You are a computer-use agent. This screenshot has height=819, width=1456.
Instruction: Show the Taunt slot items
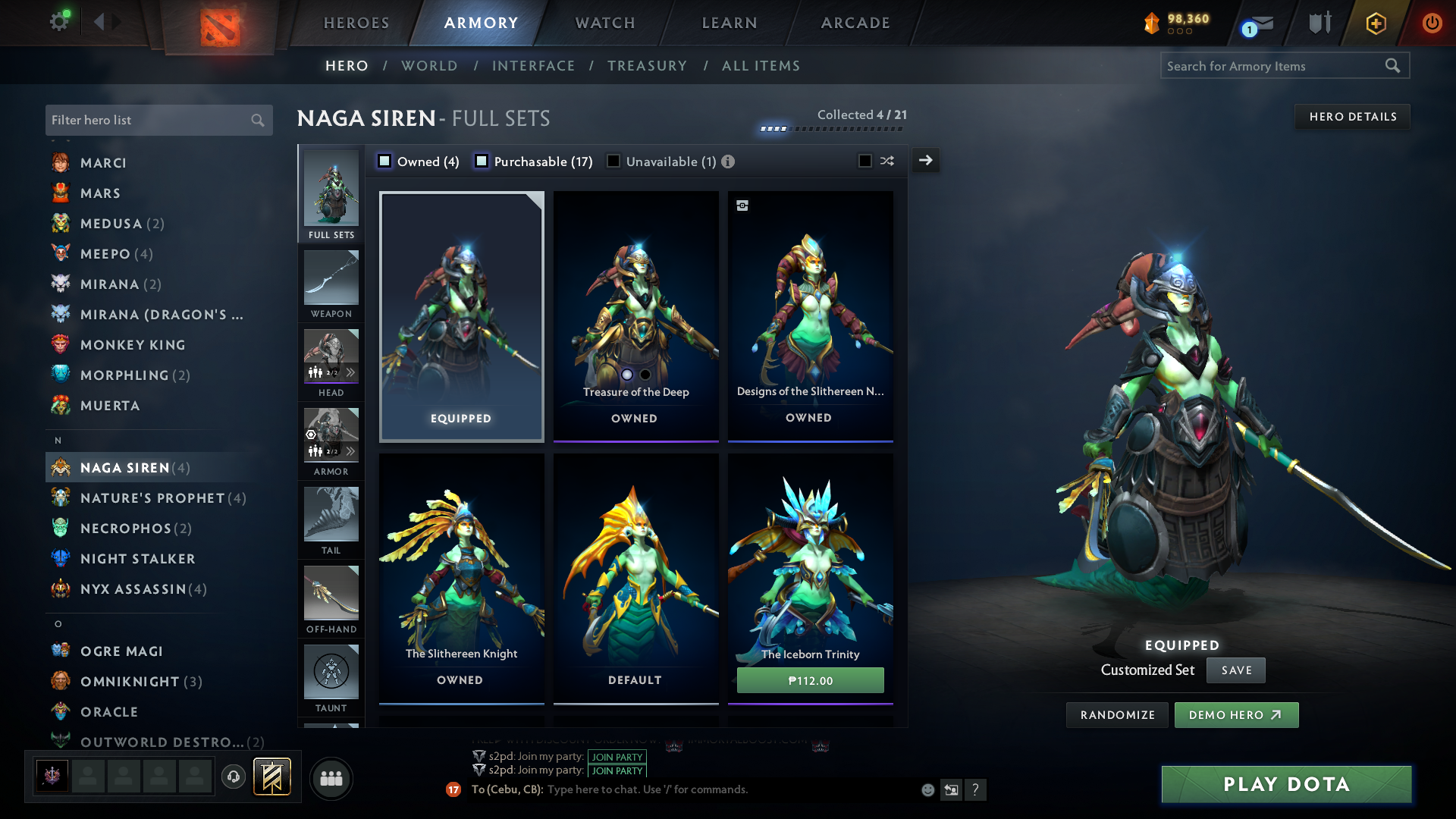pyautogui.click(x=331, y=678)
